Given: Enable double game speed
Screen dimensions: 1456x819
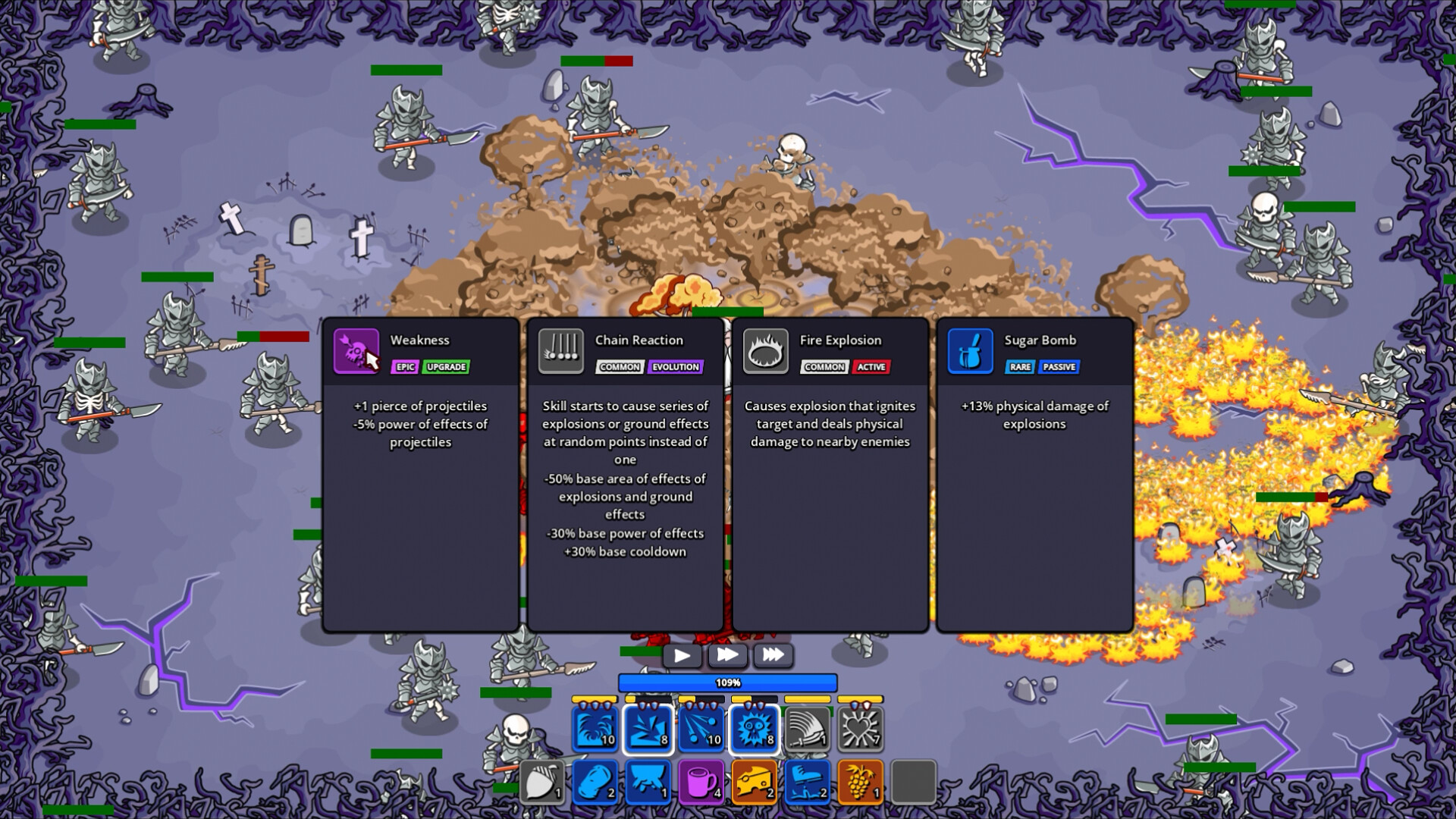Looking at the screenshot, I should click(x=727, y=655).
